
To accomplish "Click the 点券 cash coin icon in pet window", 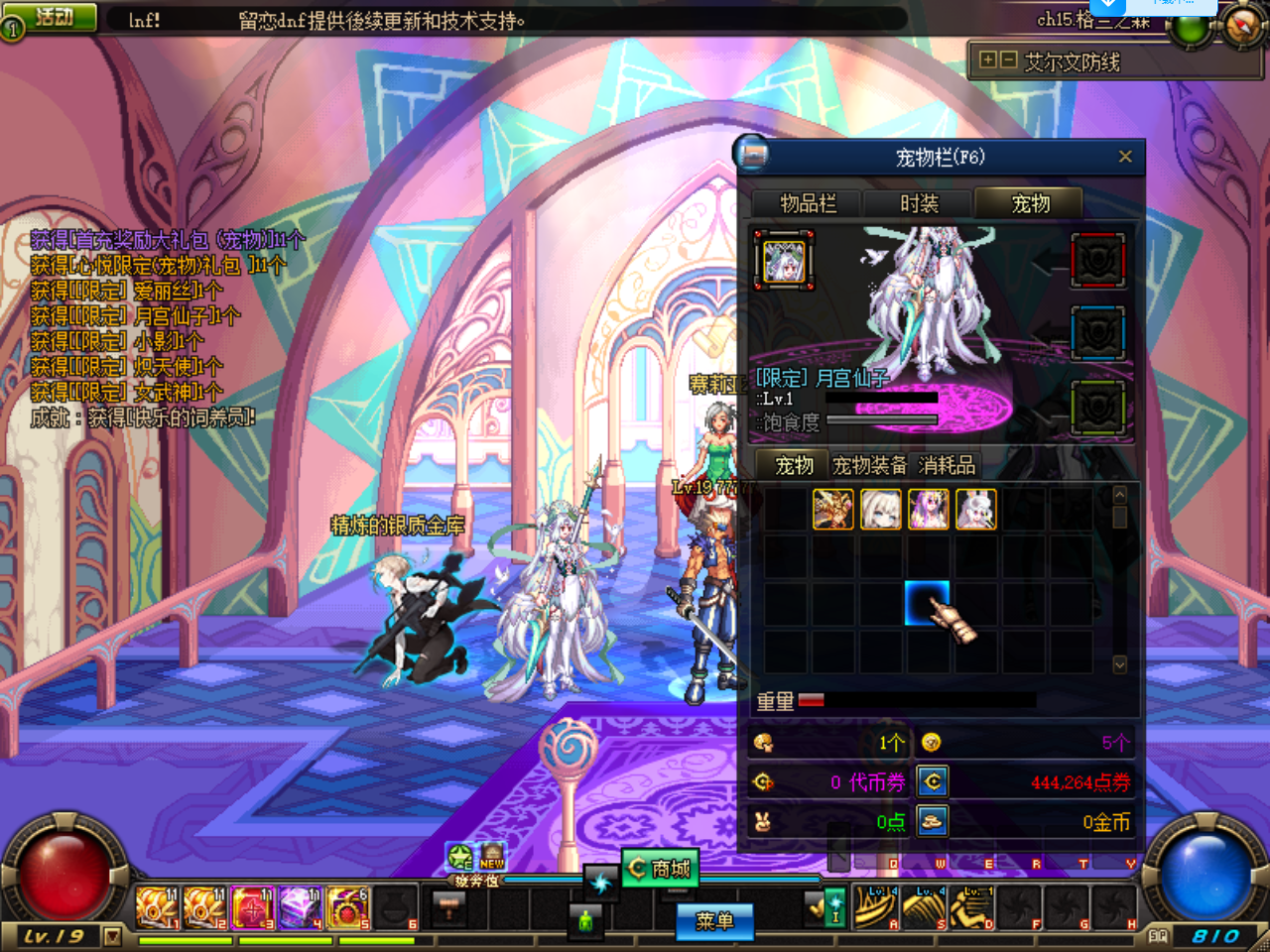I will tap(933, 781).
